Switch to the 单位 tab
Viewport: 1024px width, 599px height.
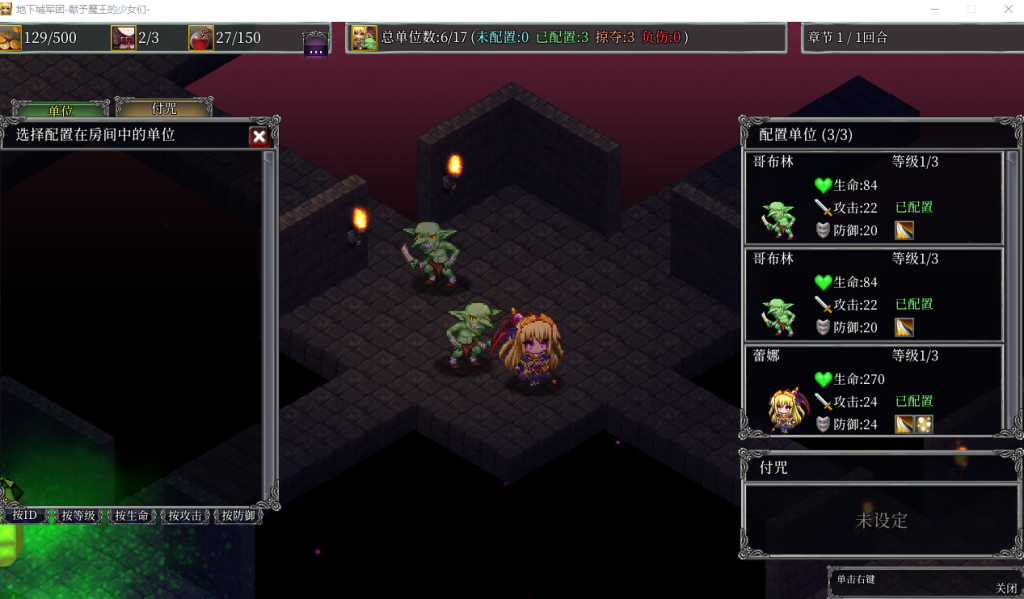[x=60, y=109]
